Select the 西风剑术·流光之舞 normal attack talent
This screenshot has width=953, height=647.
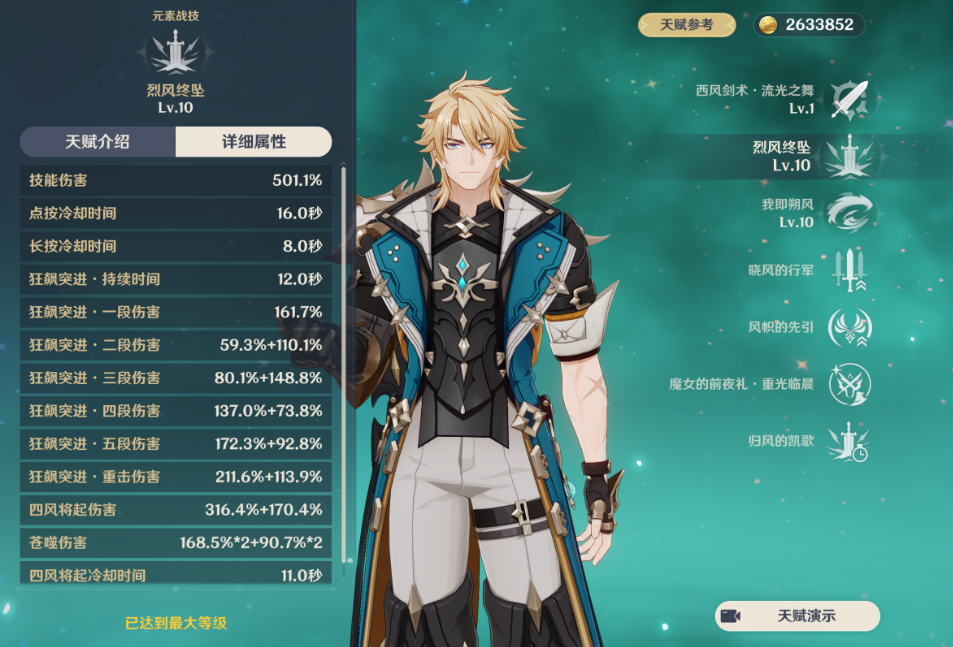pos(851,99)
